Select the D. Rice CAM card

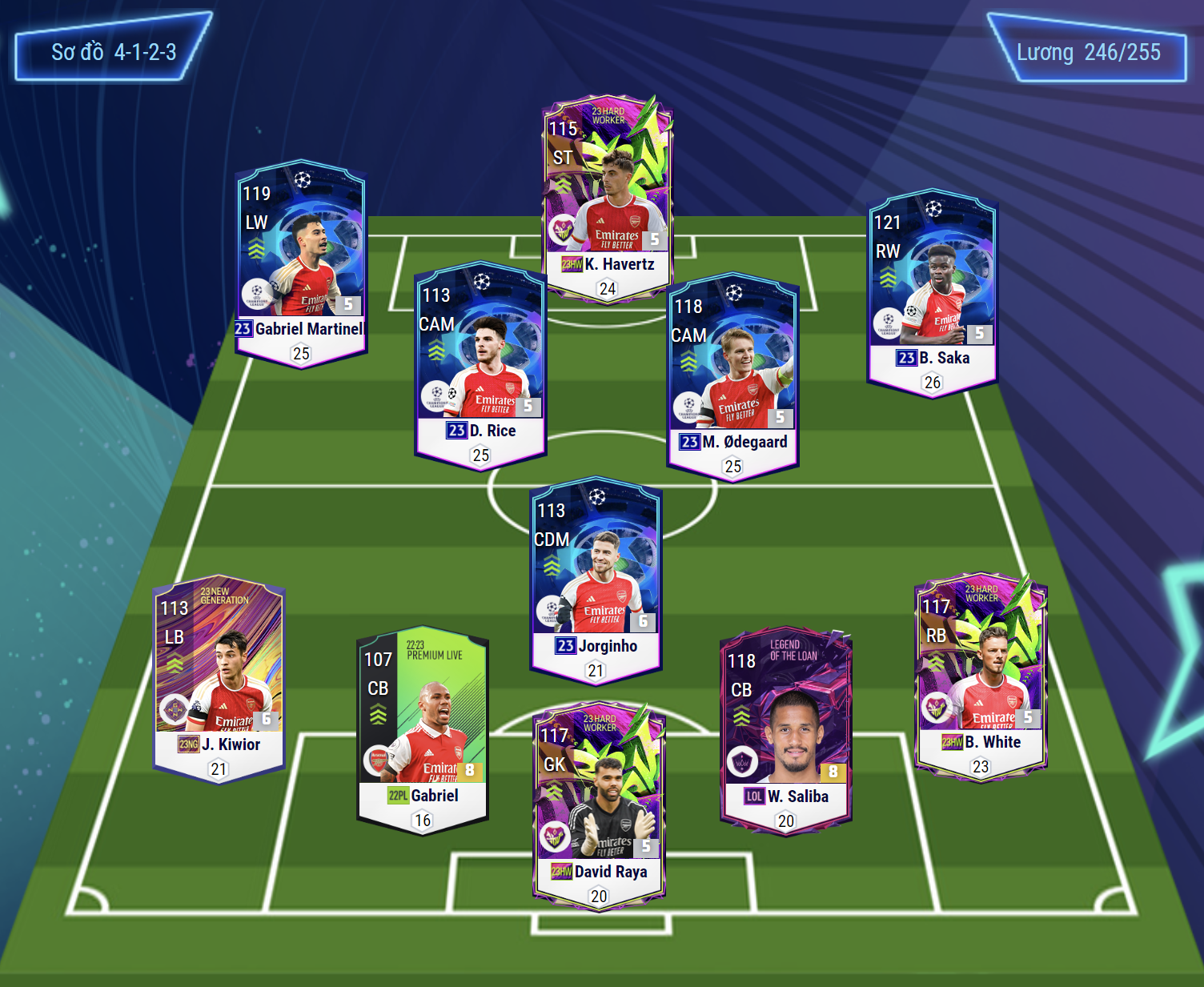tap(480, 365)
